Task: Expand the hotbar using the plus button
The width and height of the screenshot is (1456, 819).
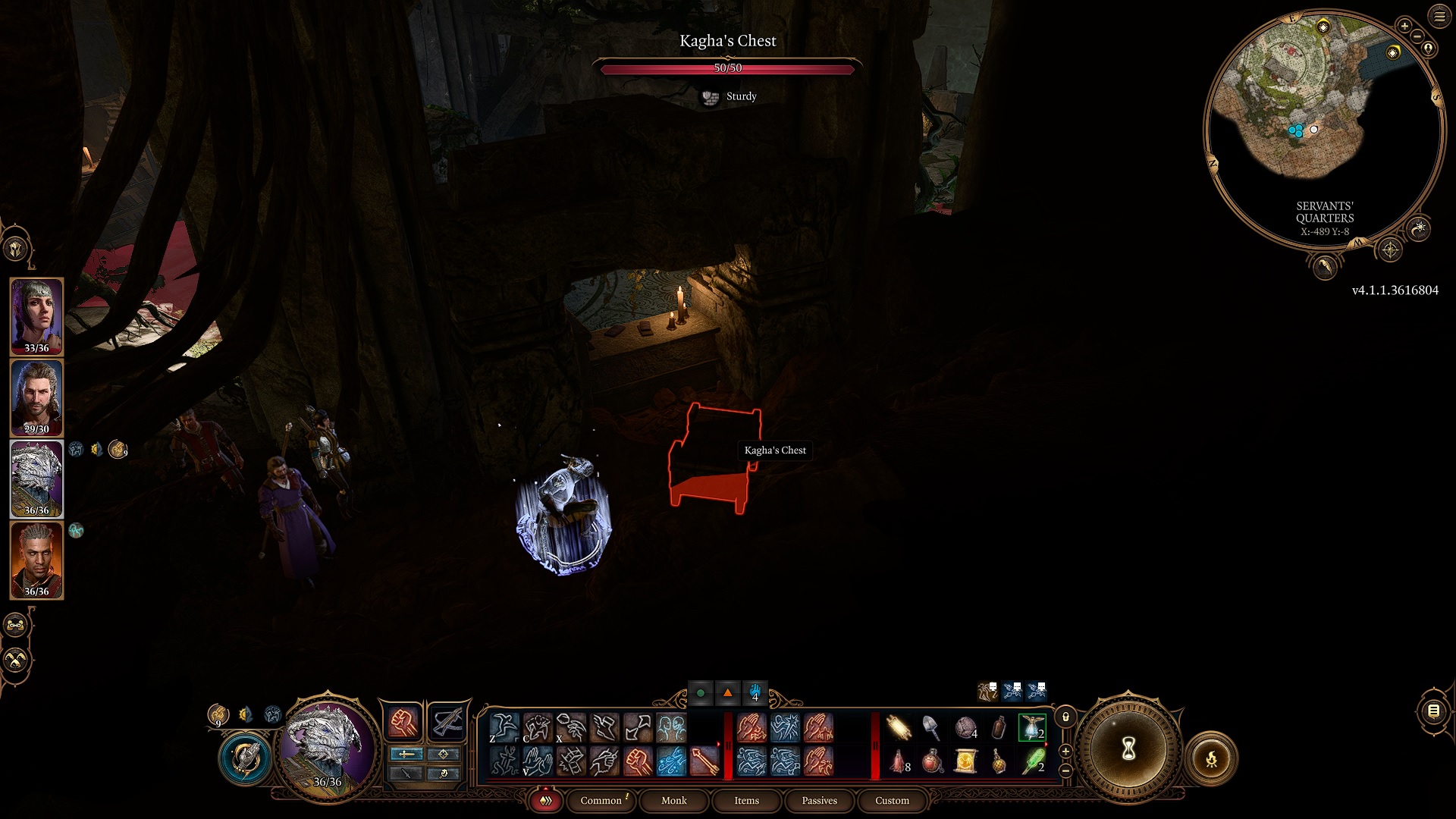Action: click(x=1065, y=751)
